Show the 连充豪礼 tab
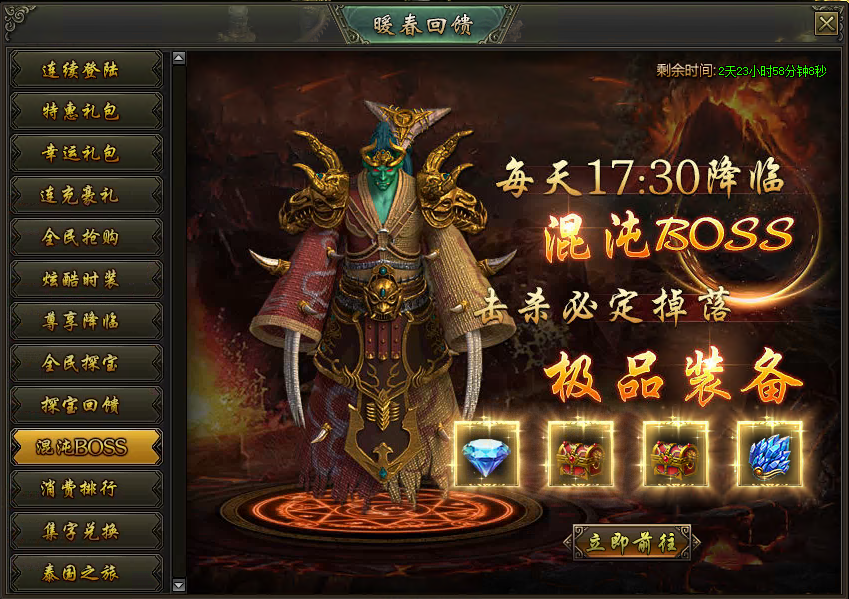 click(86, 196)
